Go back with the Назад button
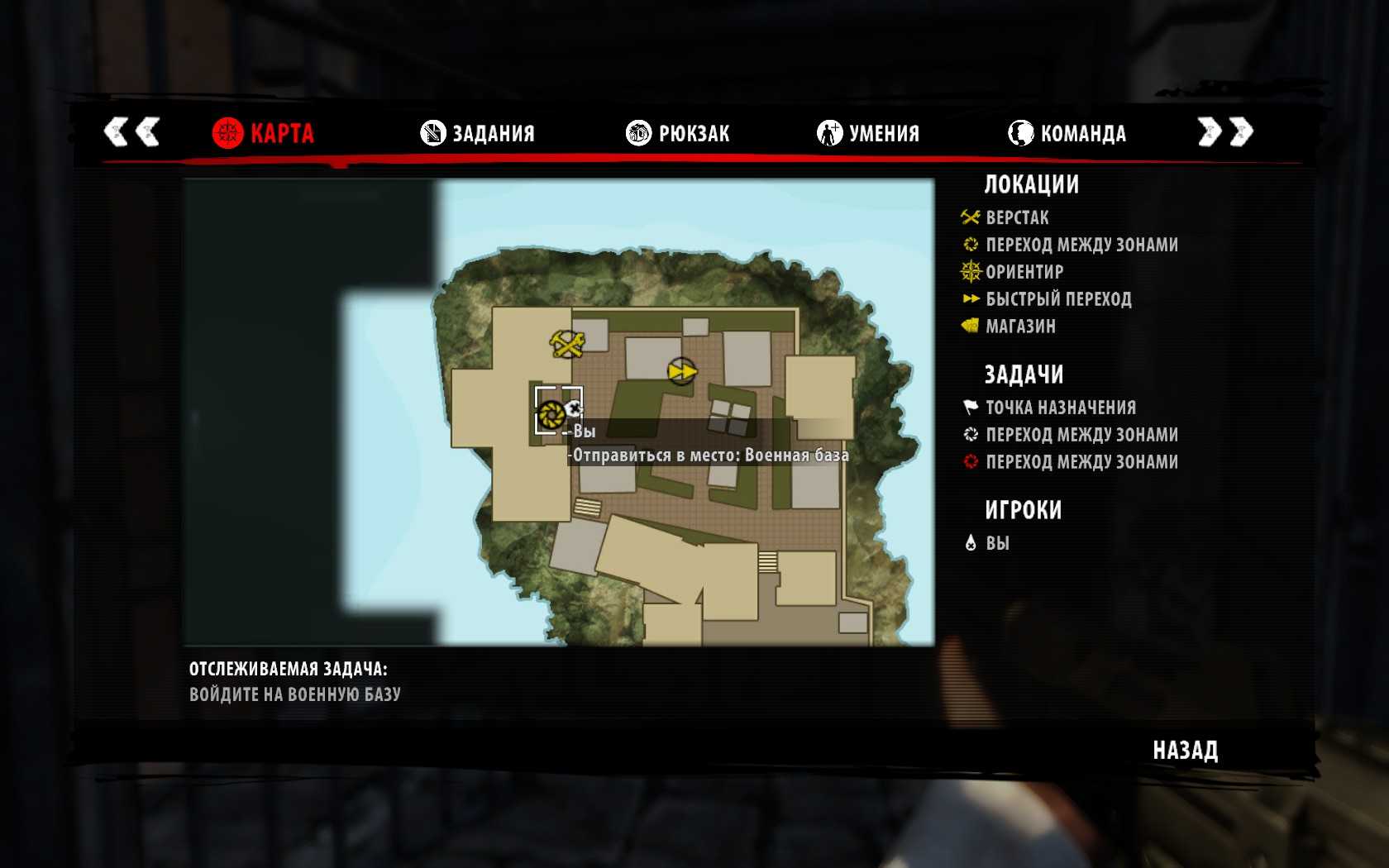The image size is (1389, 868). tap(1185, 751)
